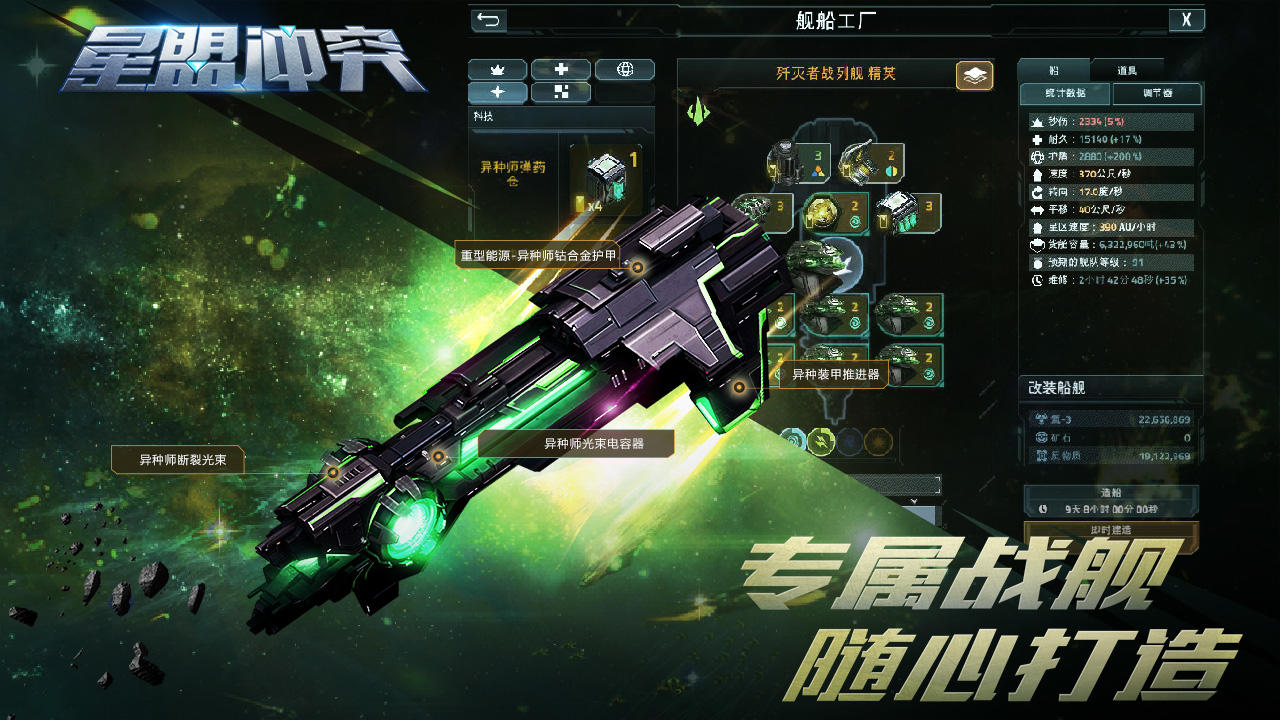This screenshot has height=720, width=1280.
Task: Open the globe filter in the module list
Action: [624, 70]
